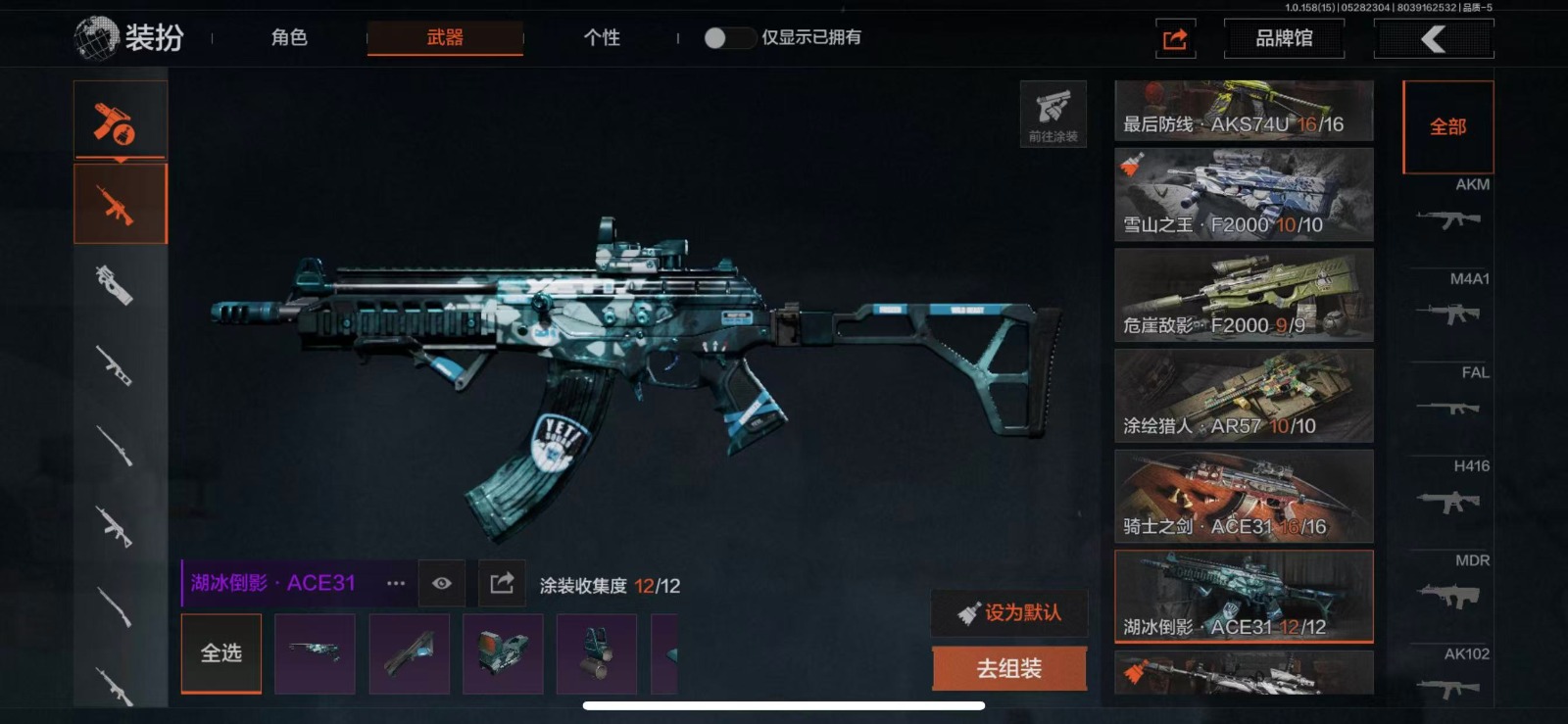Open the 品牌馆 brand hall

pyautogui.click(x=1284, y=39)
